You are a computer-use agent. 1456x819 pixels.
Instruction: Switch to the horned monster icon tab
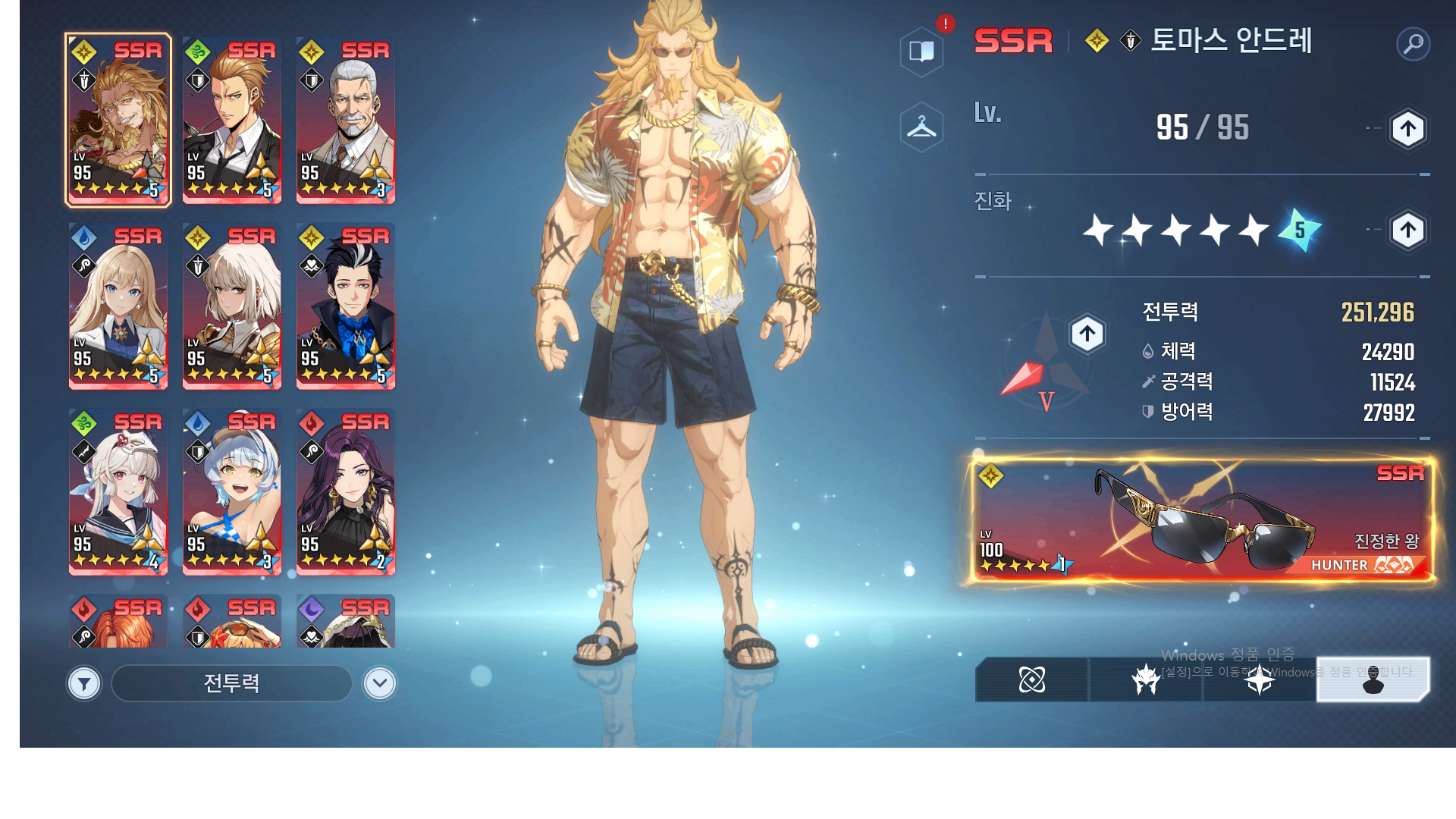[x=1145, y=679]
